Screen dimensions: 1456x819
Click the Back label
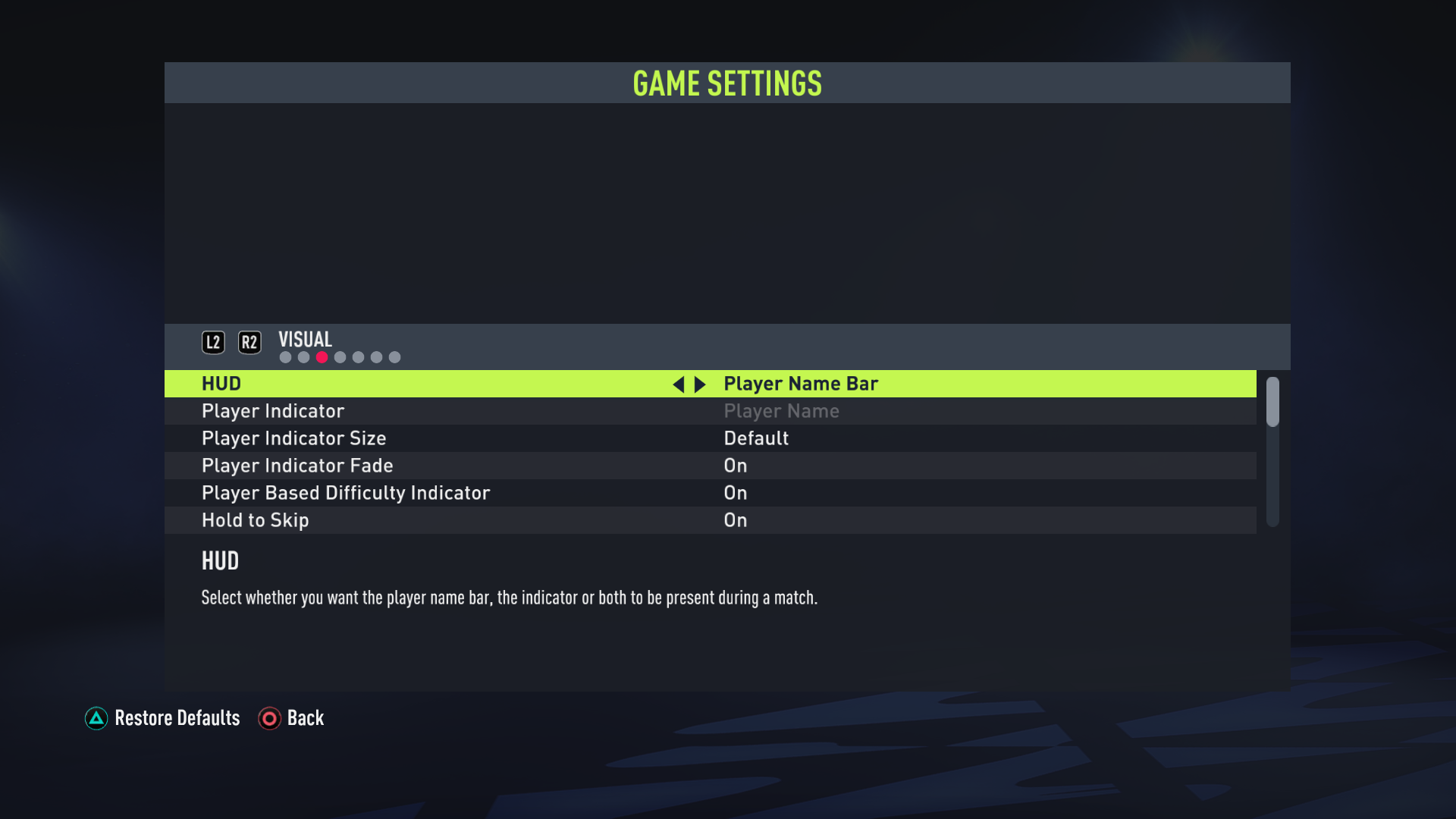point(306,719)
